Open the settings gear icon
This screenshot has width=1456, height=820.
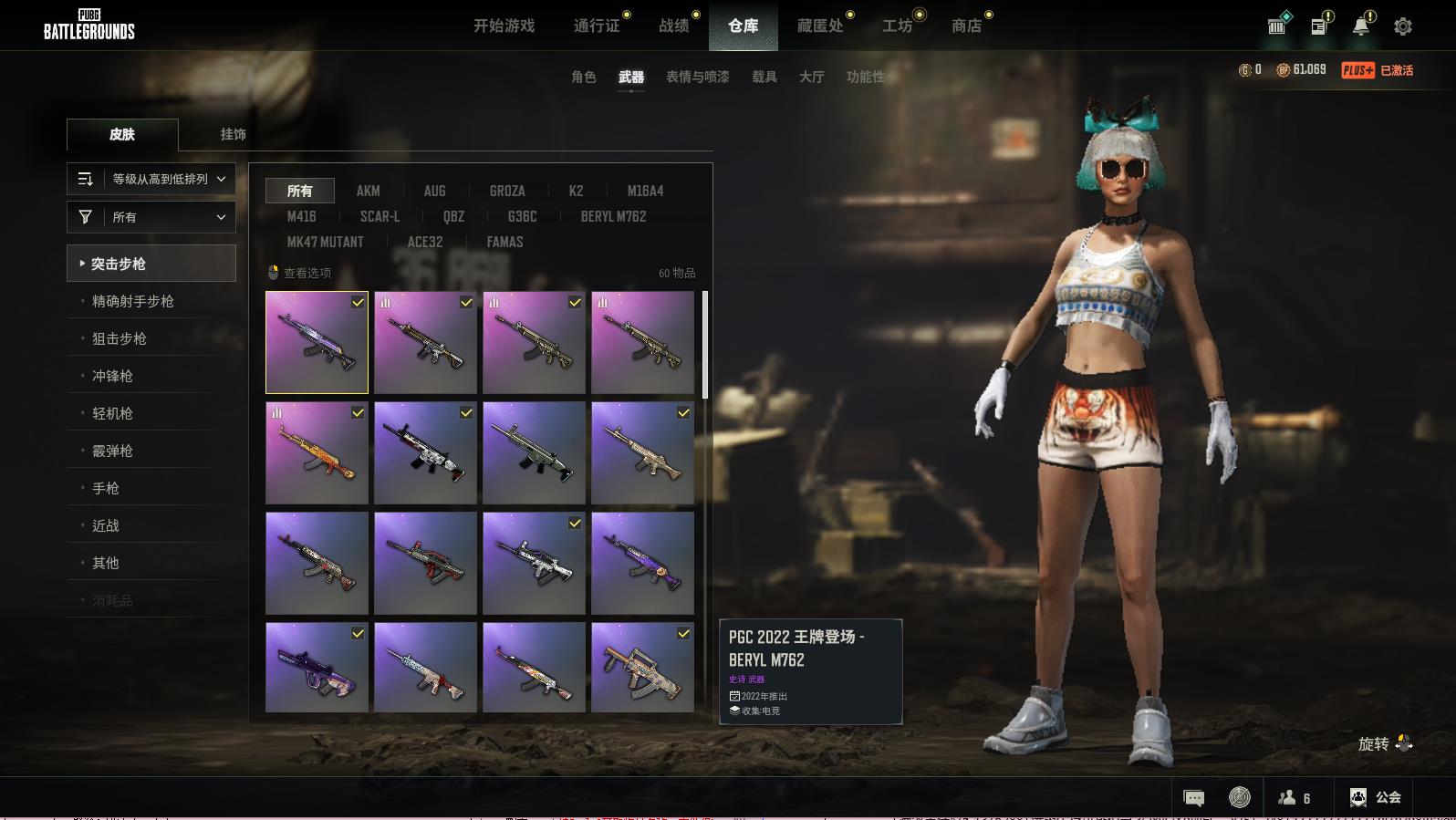tap(1403, 26)
